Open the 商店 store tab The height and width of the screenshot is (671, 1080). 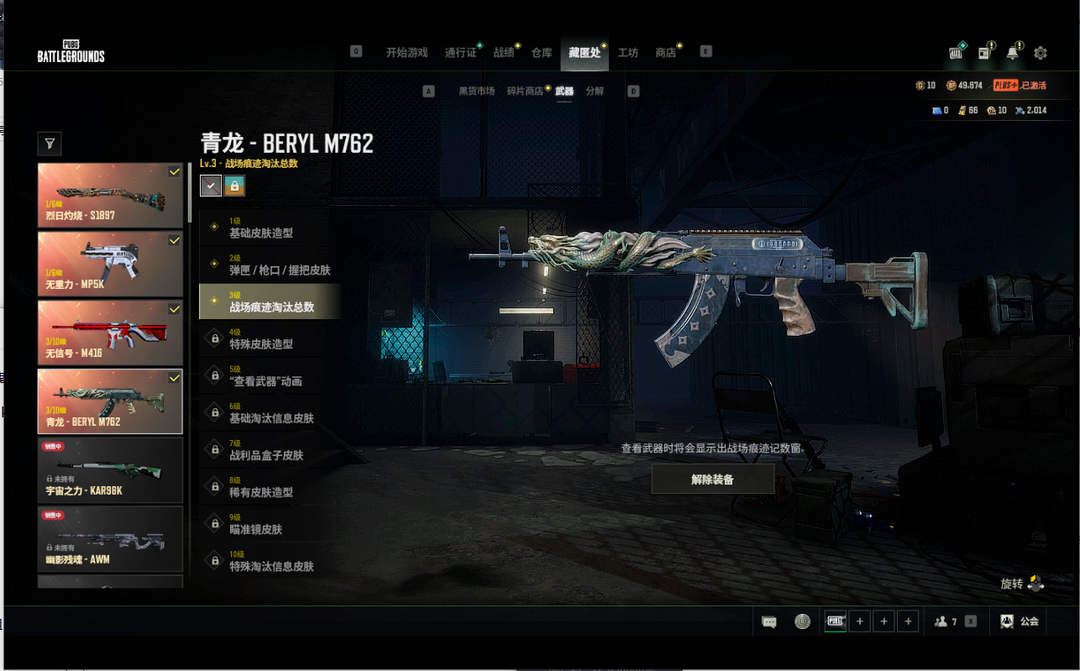click(x=665, y=52)
